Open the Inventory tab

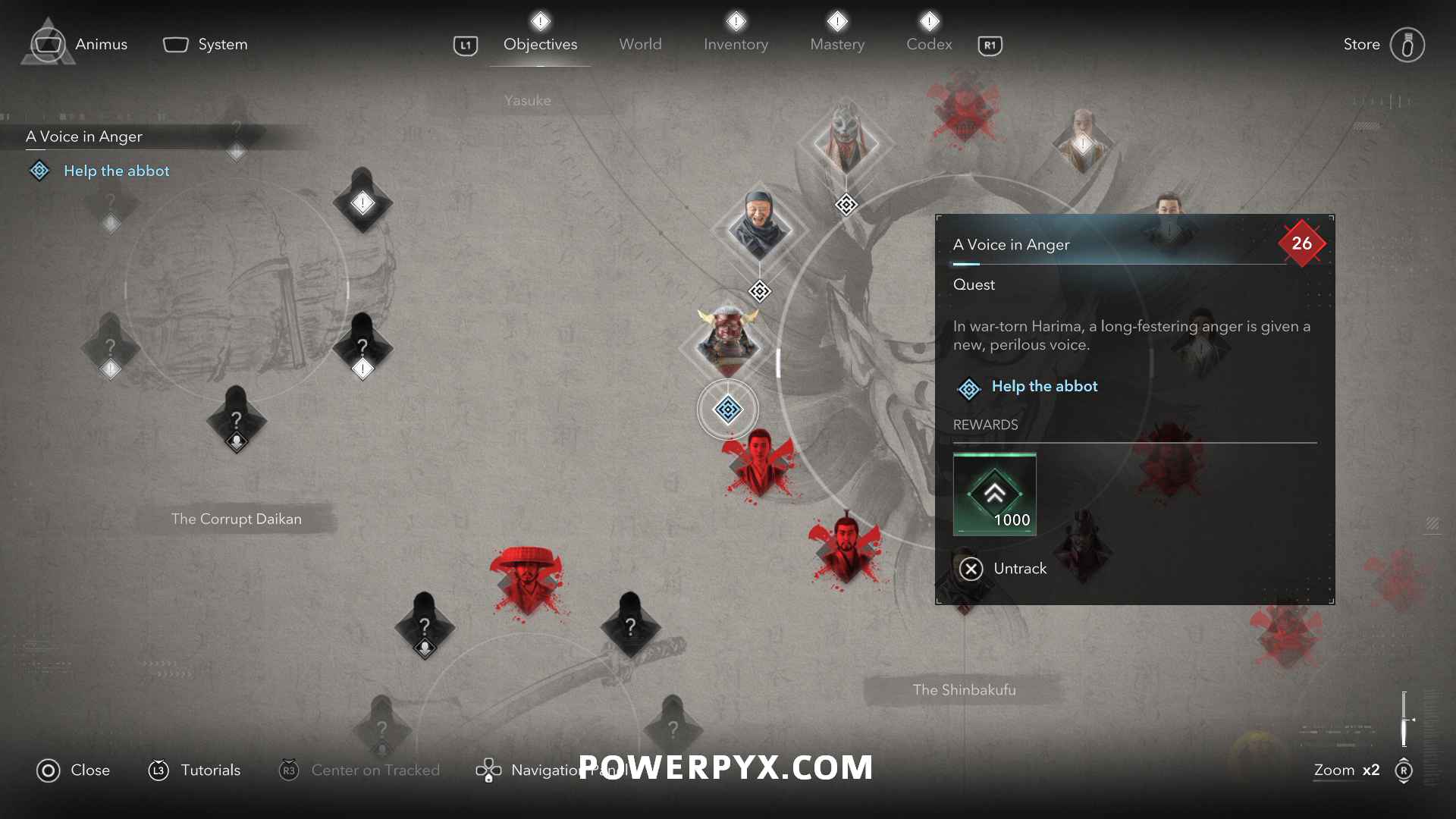736,44
